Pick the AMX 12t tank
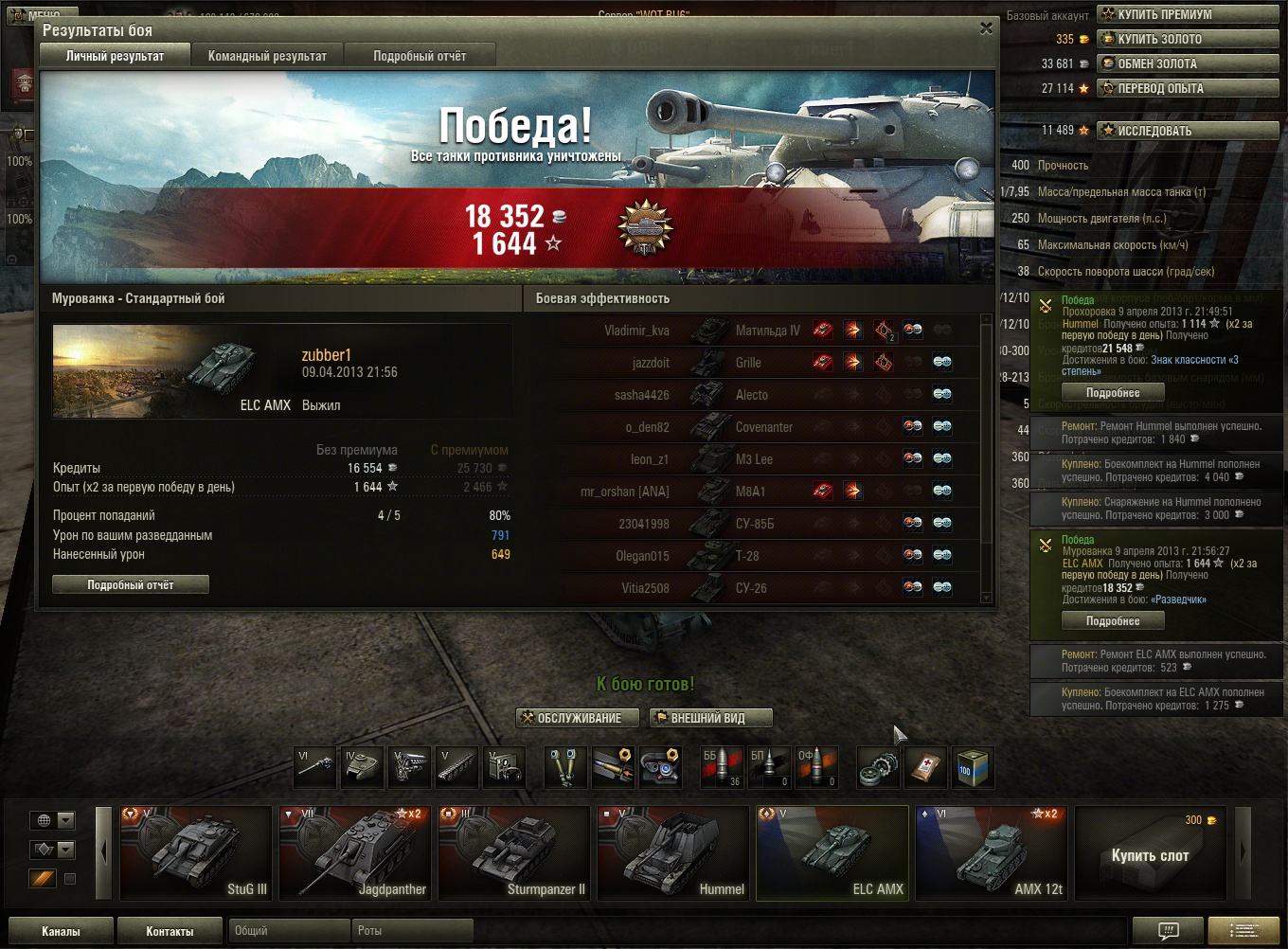This screenshot has height=949, width=1288. click(x=992, y=852)
